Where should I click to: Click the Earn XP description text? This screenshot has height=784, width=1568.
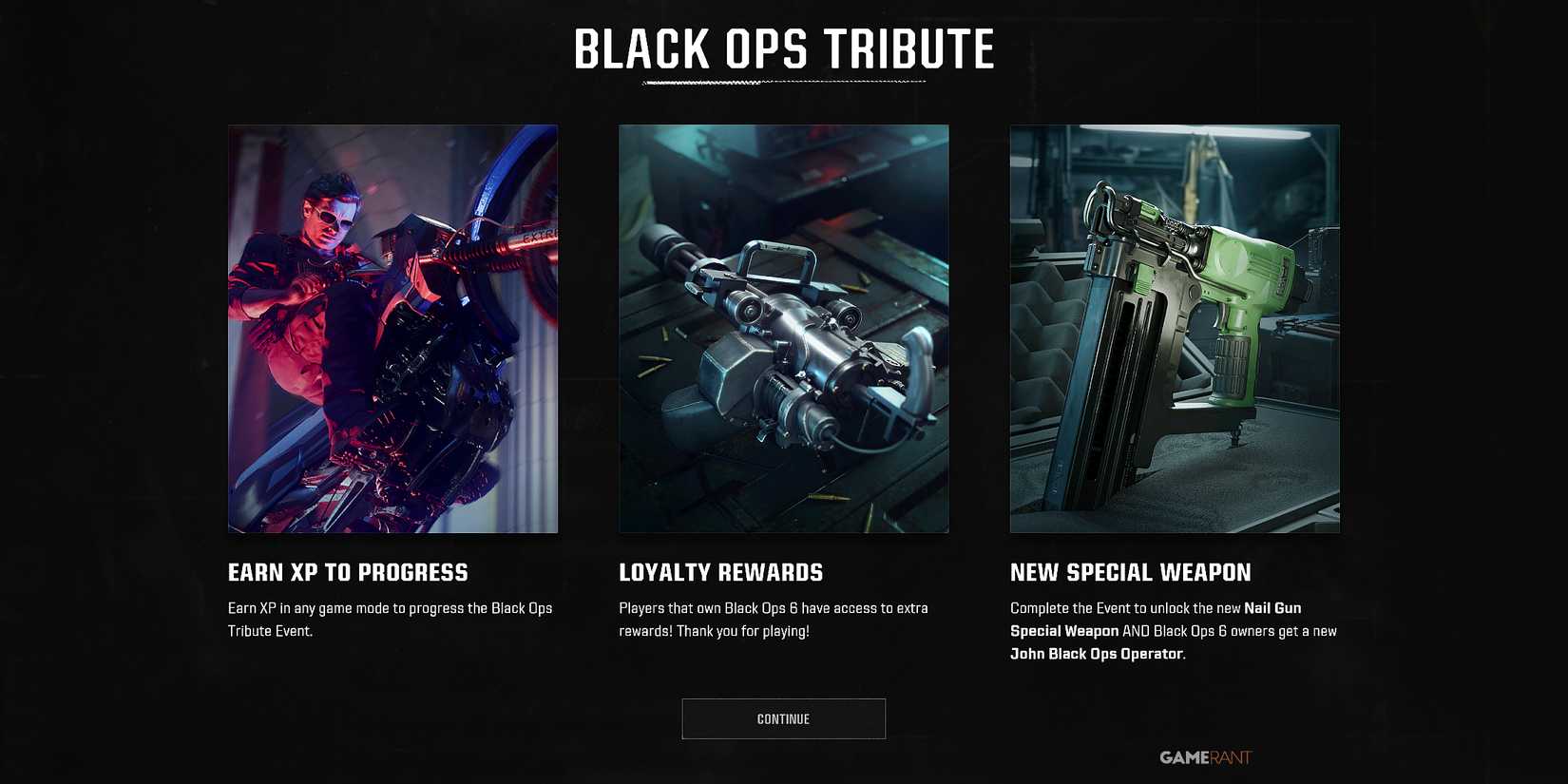pyautogui.click(x=390, y=619)
